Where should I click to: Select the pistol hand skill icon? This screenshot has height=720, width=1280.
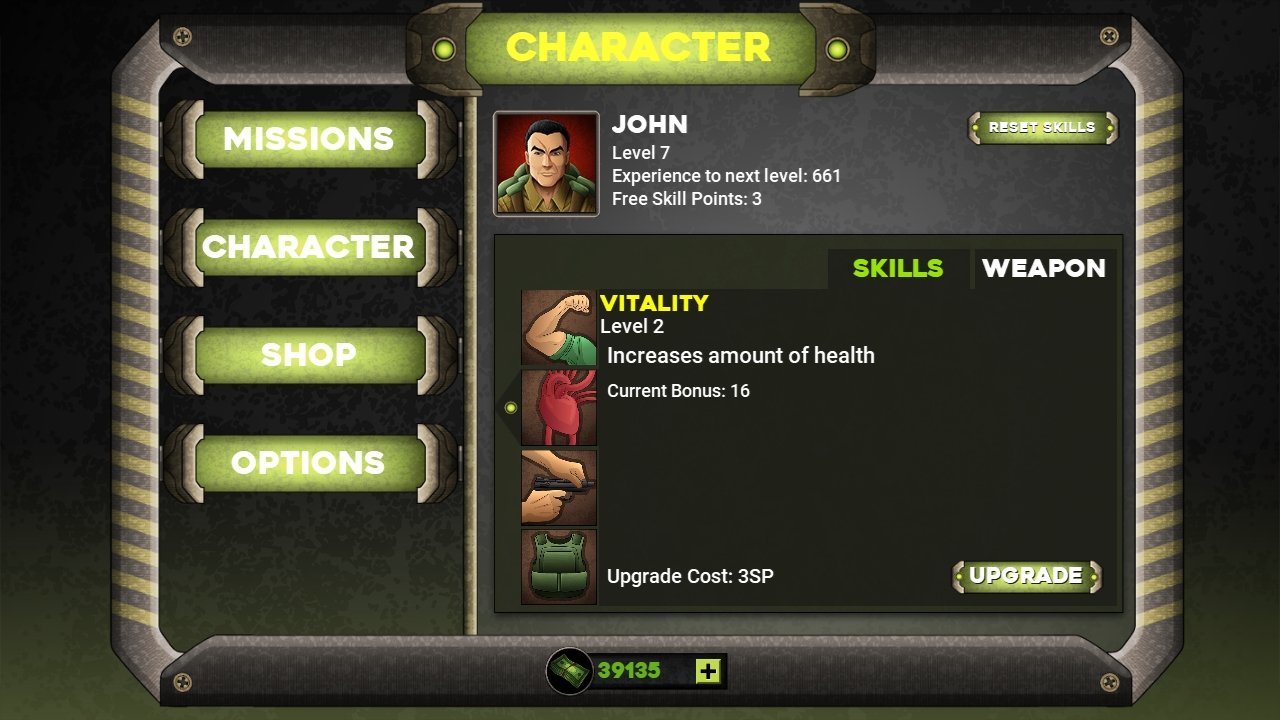pos(559,487)
